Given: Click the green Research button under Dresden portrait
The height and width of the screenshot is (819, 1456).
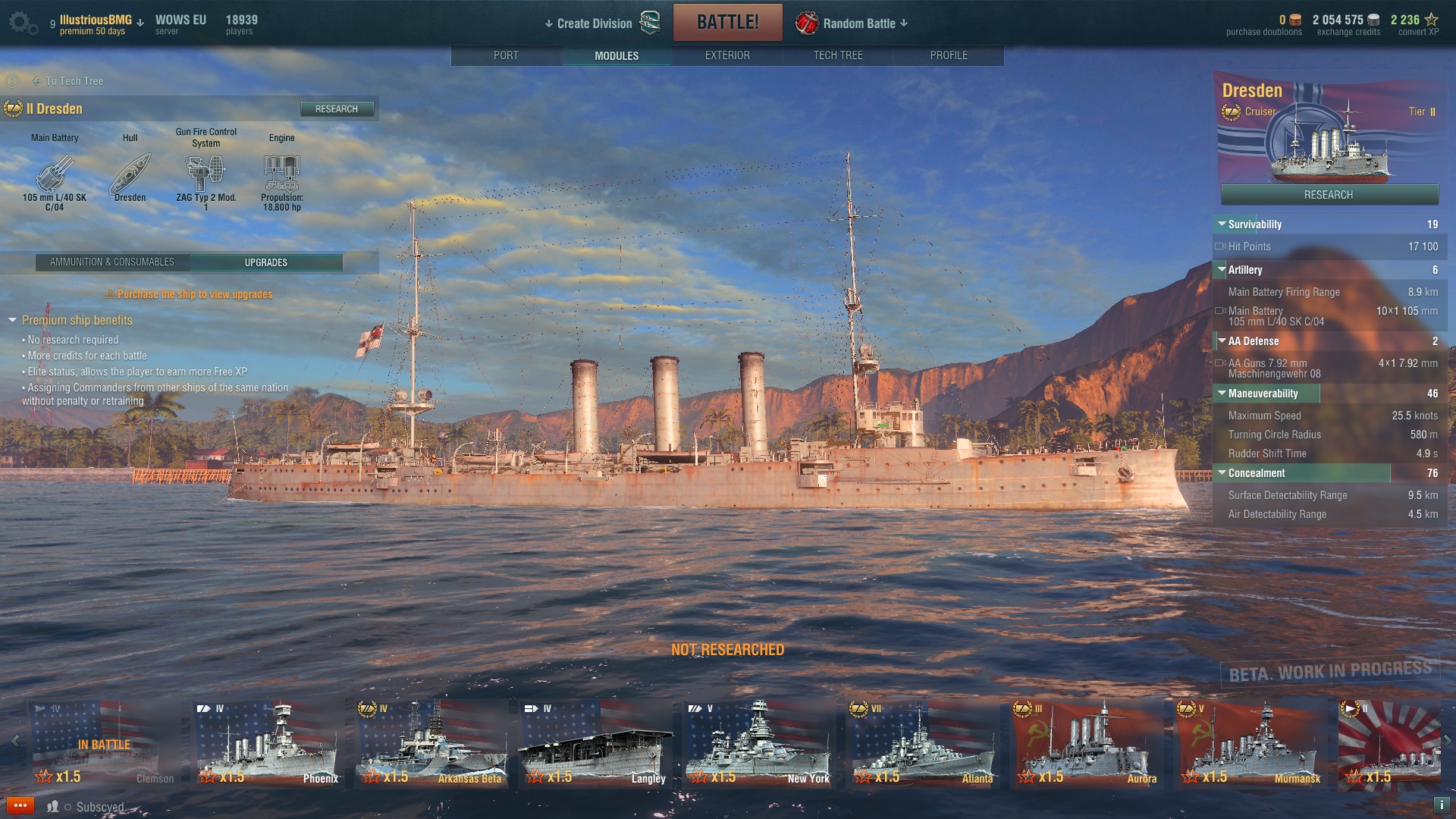Looking at the screenshot, I should click(x=1329, y=195).
